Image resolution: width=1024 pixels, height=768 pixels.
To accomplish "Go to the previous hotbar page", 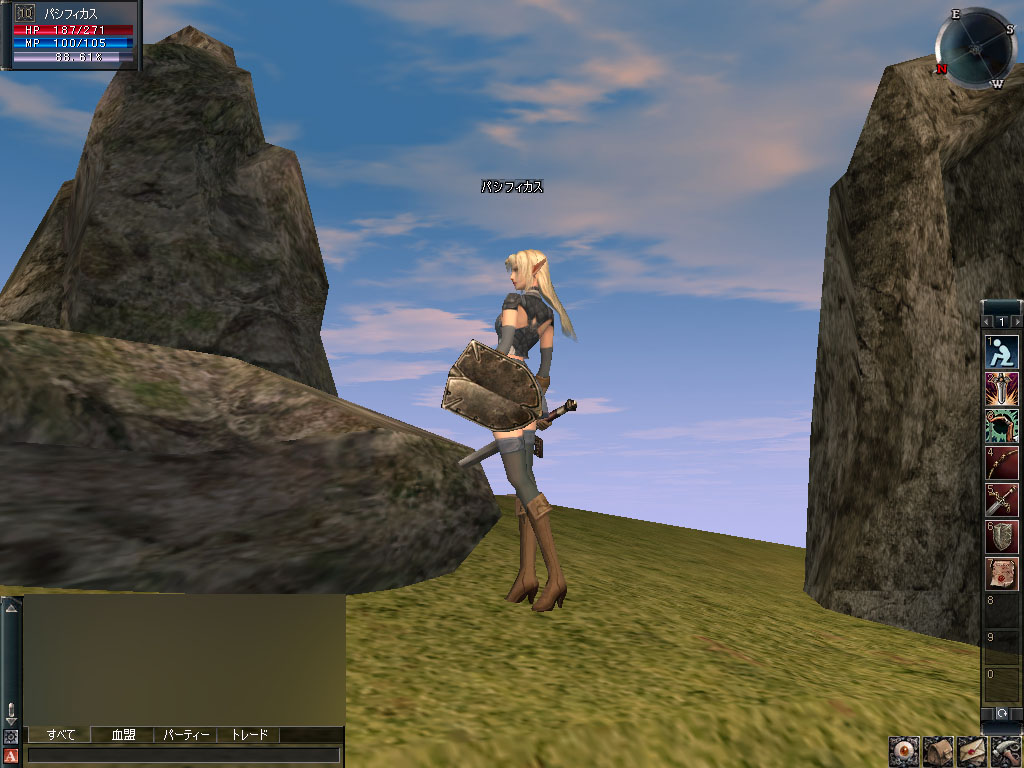I will tap(988, 322).
